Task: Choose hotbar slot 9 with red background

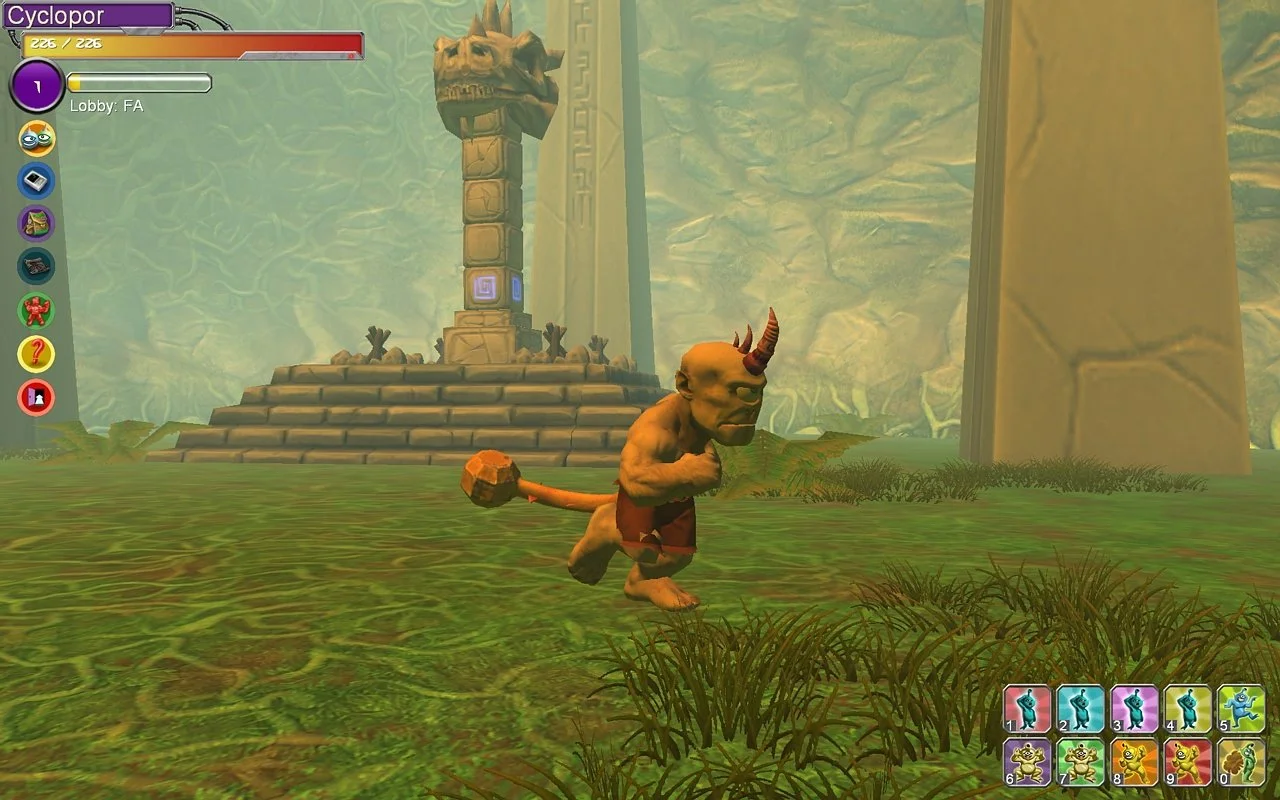Action: tap(1188, 762)
